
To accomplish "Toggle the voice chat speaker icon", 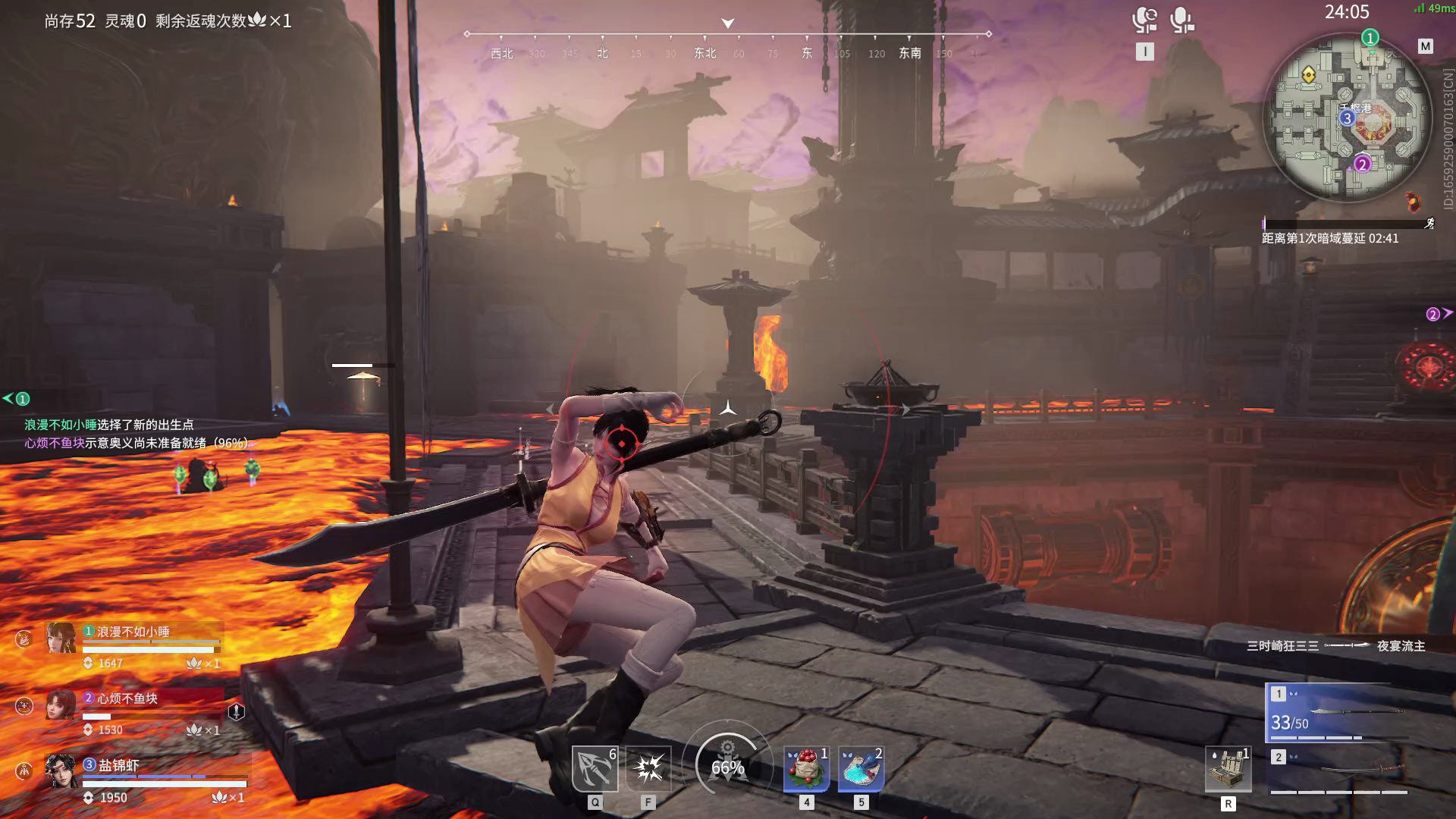I will tap(1144, 20).
